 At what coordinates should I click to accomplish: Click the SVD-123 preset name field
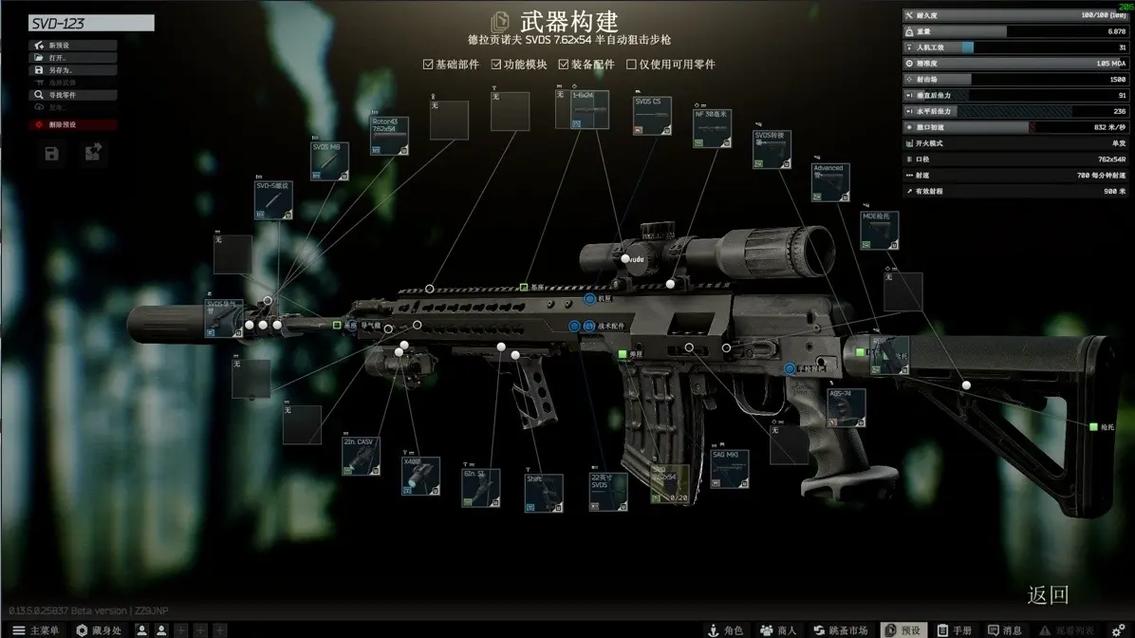[91, 23]
